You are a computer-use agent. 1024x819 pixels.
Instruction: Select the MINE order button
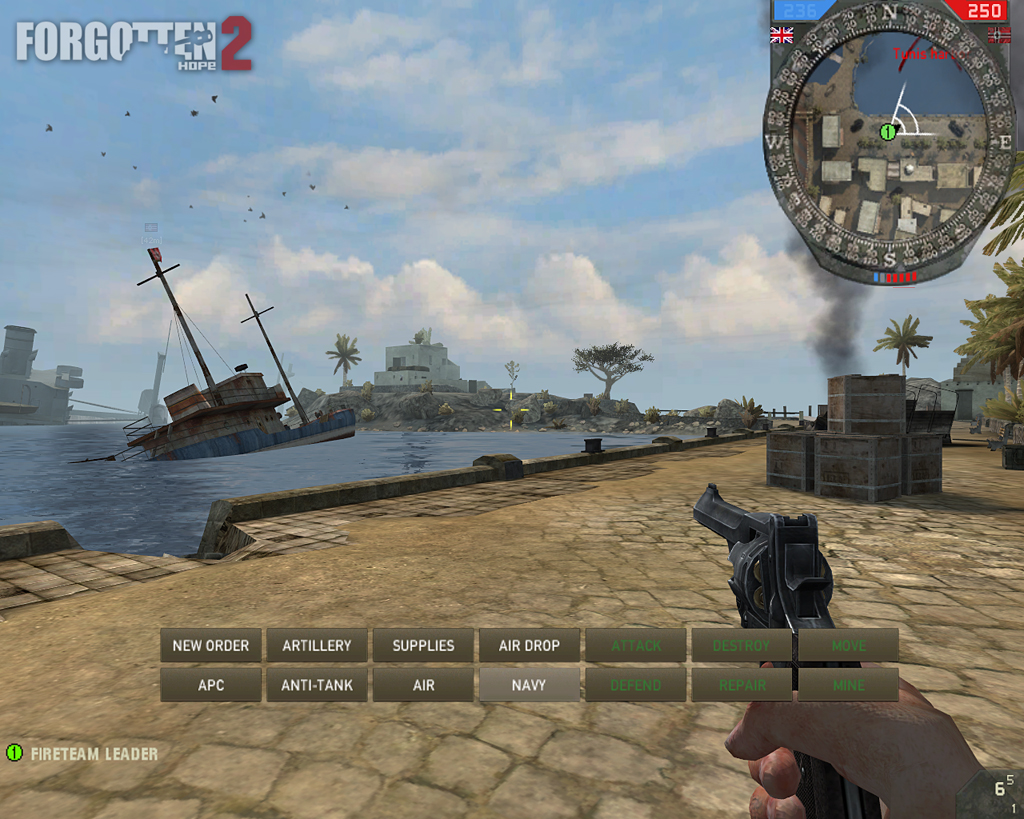848,685
